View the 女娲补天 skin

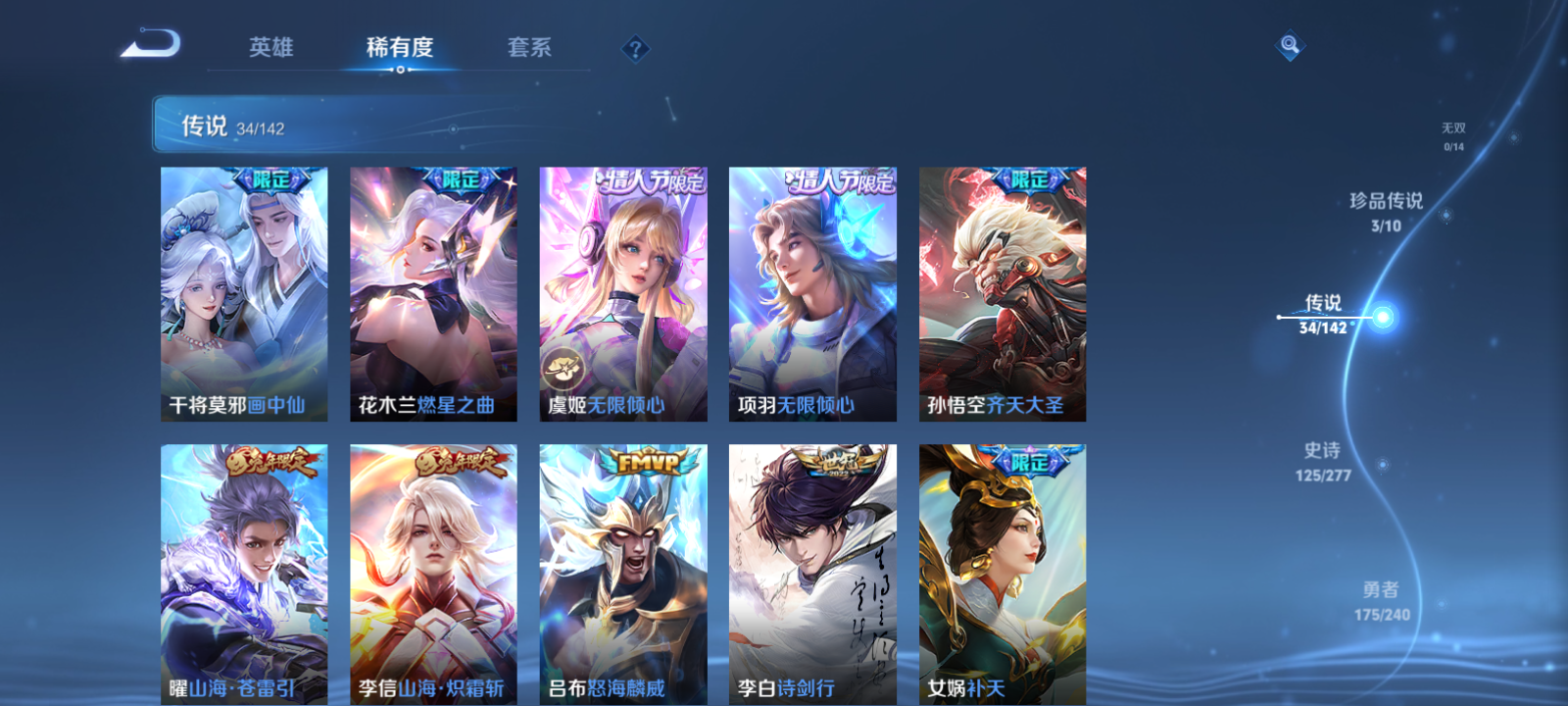[x=1002, y=574]
